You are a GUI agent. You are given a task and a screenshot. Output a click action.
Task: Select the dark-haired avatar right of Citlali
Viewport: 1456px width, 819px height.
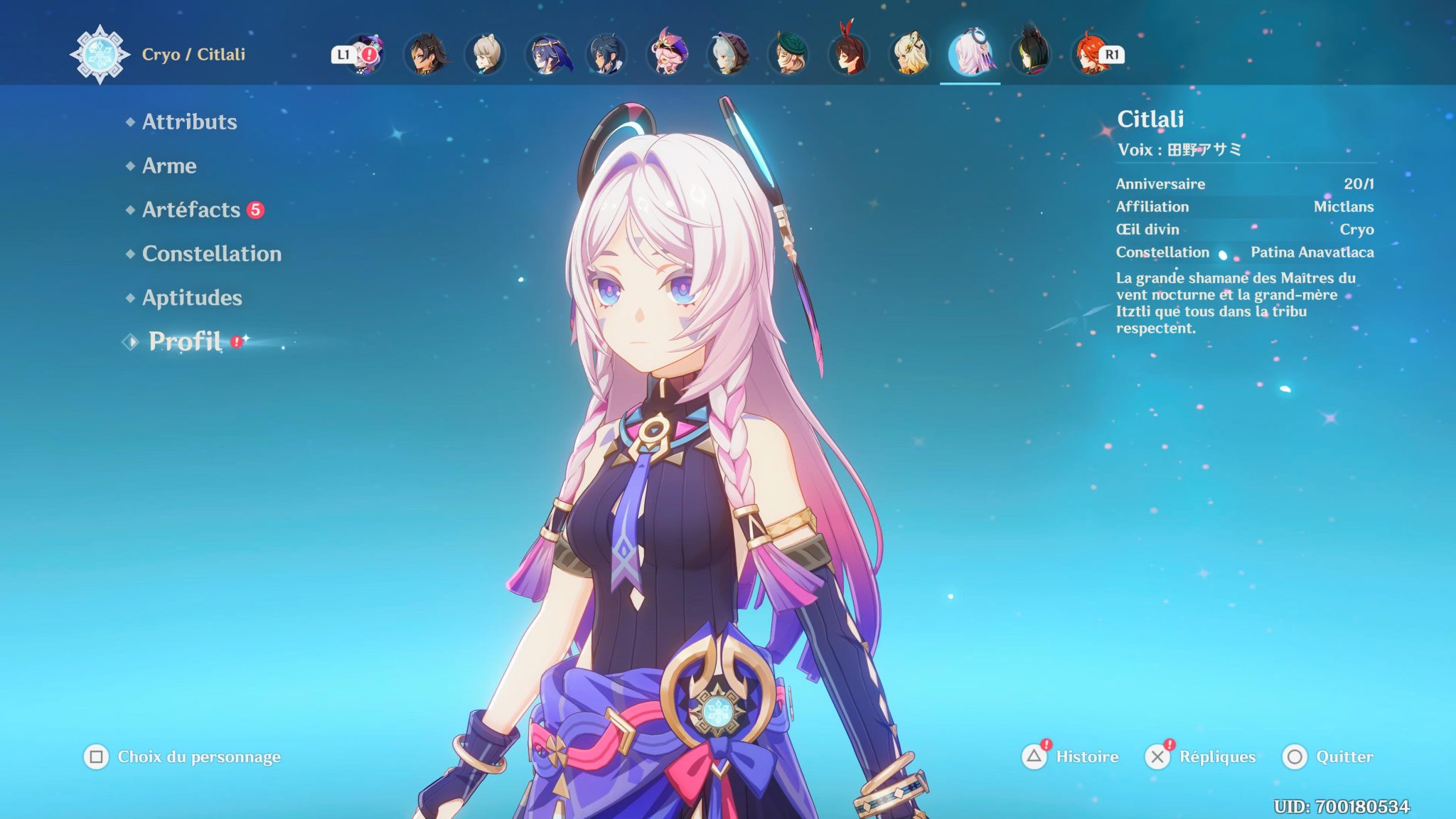pos(1030,53)
